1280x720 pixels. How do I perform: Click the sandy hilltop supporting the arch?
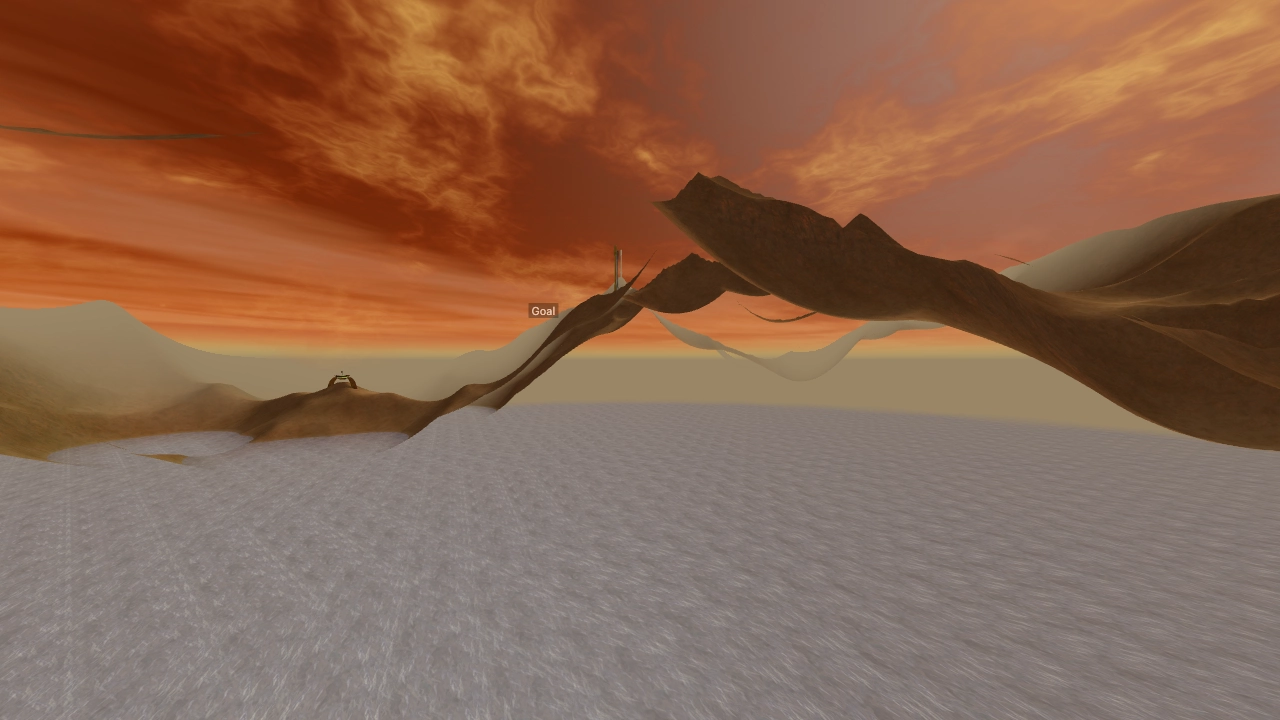coord(340,395)
